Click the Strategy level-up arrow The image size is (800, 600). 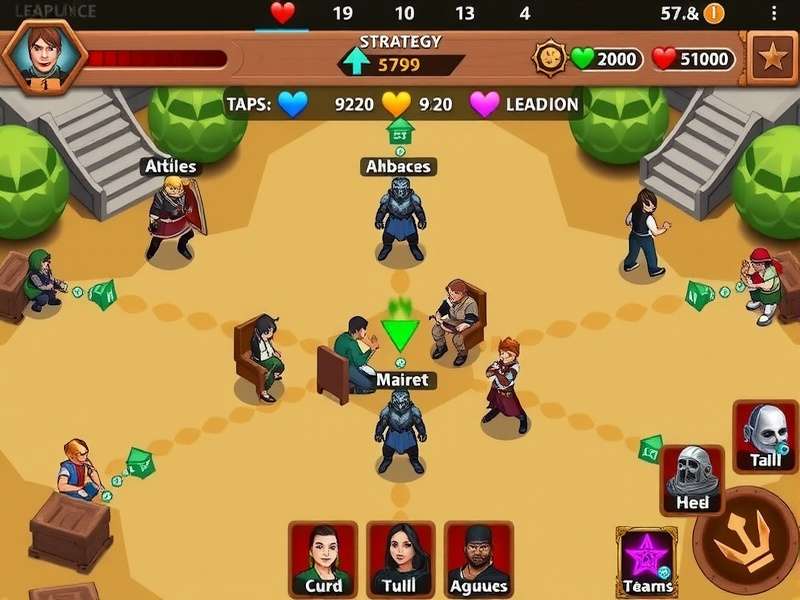(355, 62)
